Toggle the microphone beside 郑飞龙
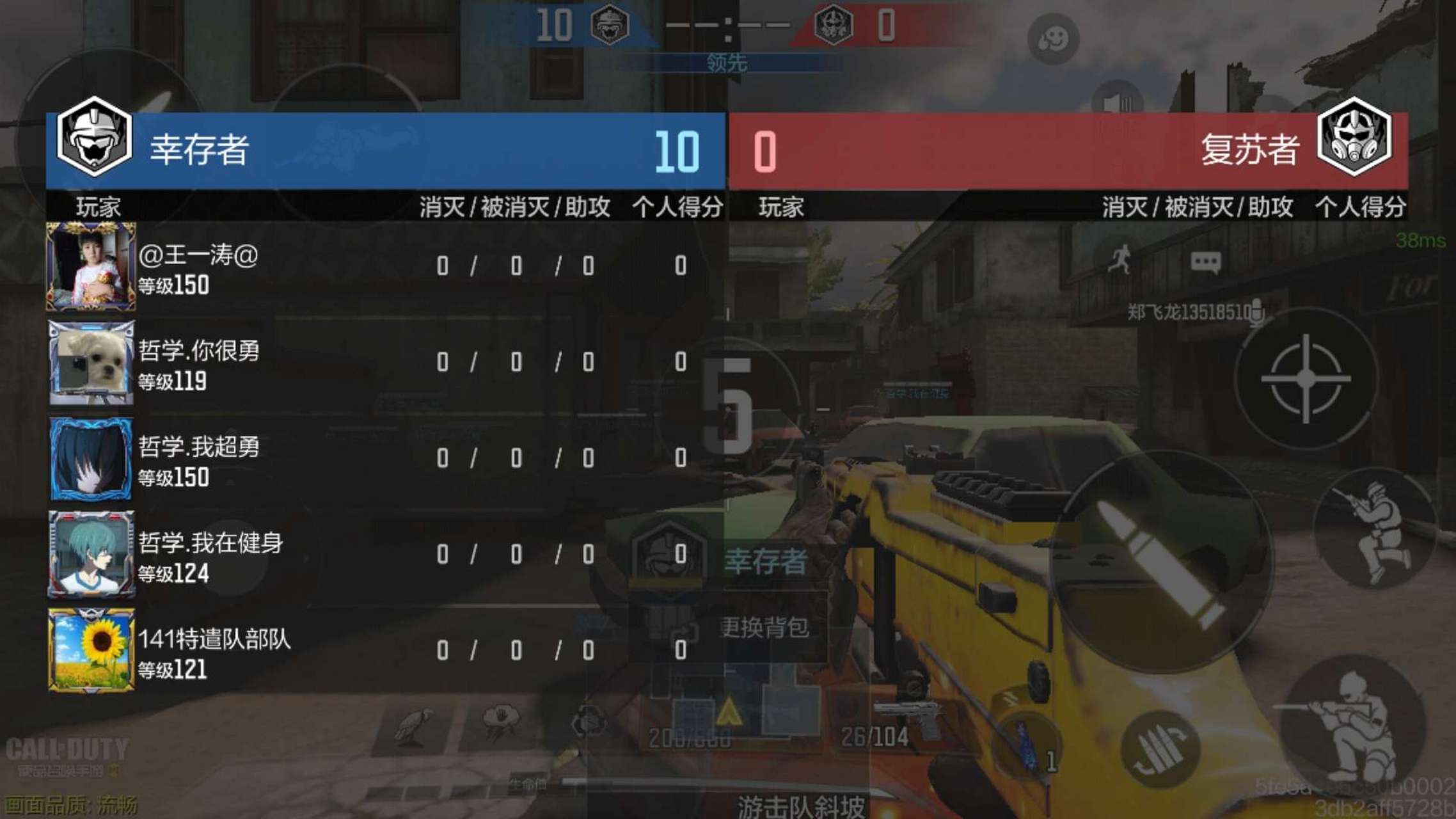 (x=1257, y=312)
